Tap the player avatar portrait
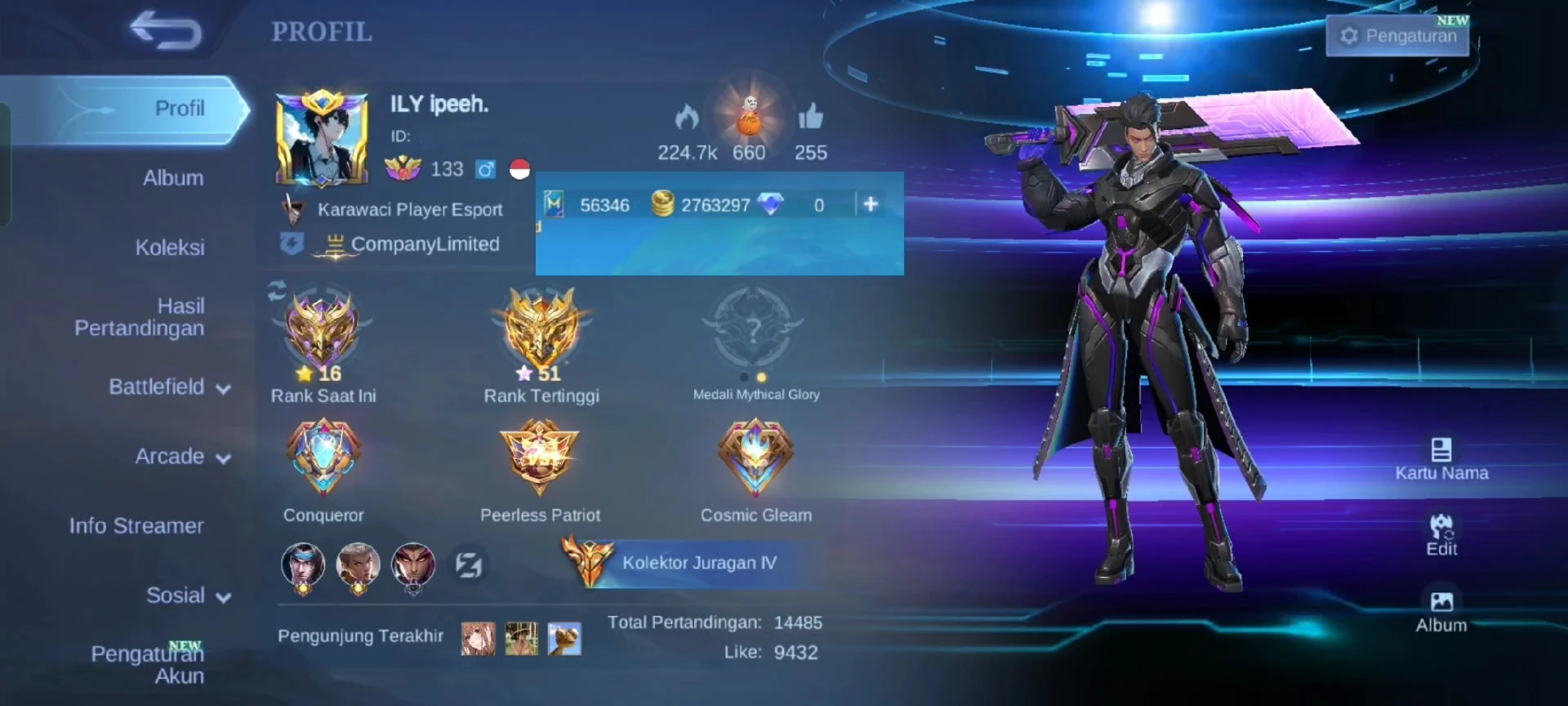The image size is (1568, 706). point(321,139)
